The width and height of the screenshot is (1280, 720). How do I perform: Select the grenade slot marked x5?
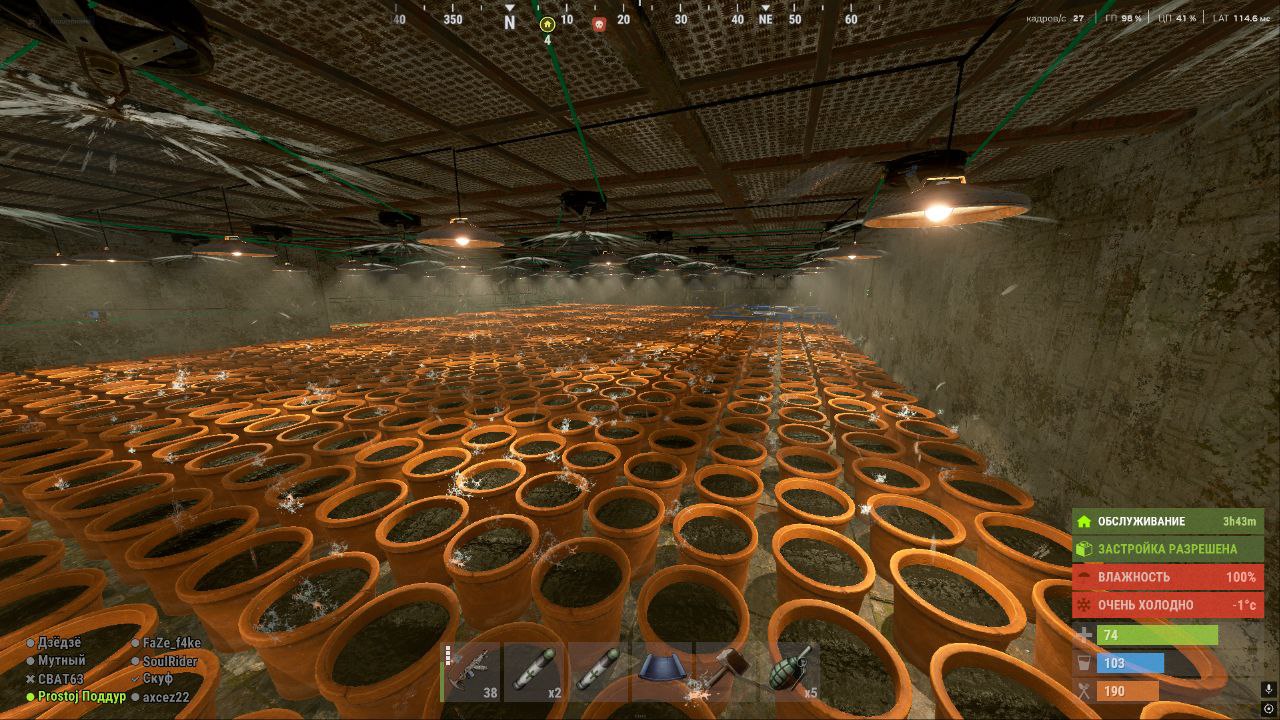pos(789,671)
